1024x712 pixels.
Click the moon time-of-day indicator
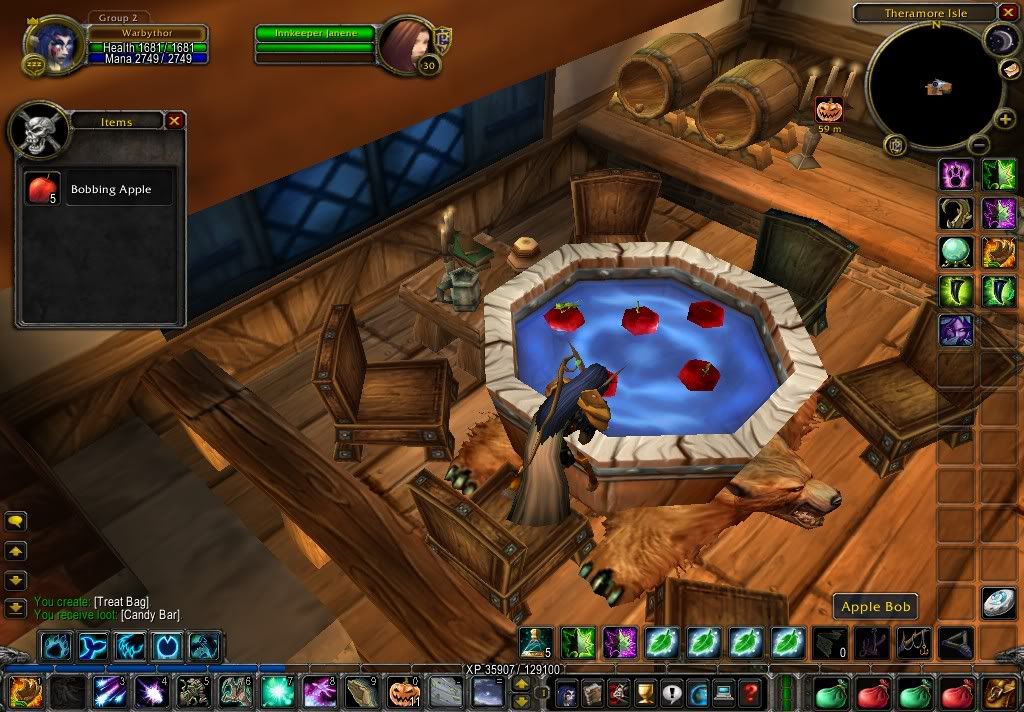pos(999,39)
